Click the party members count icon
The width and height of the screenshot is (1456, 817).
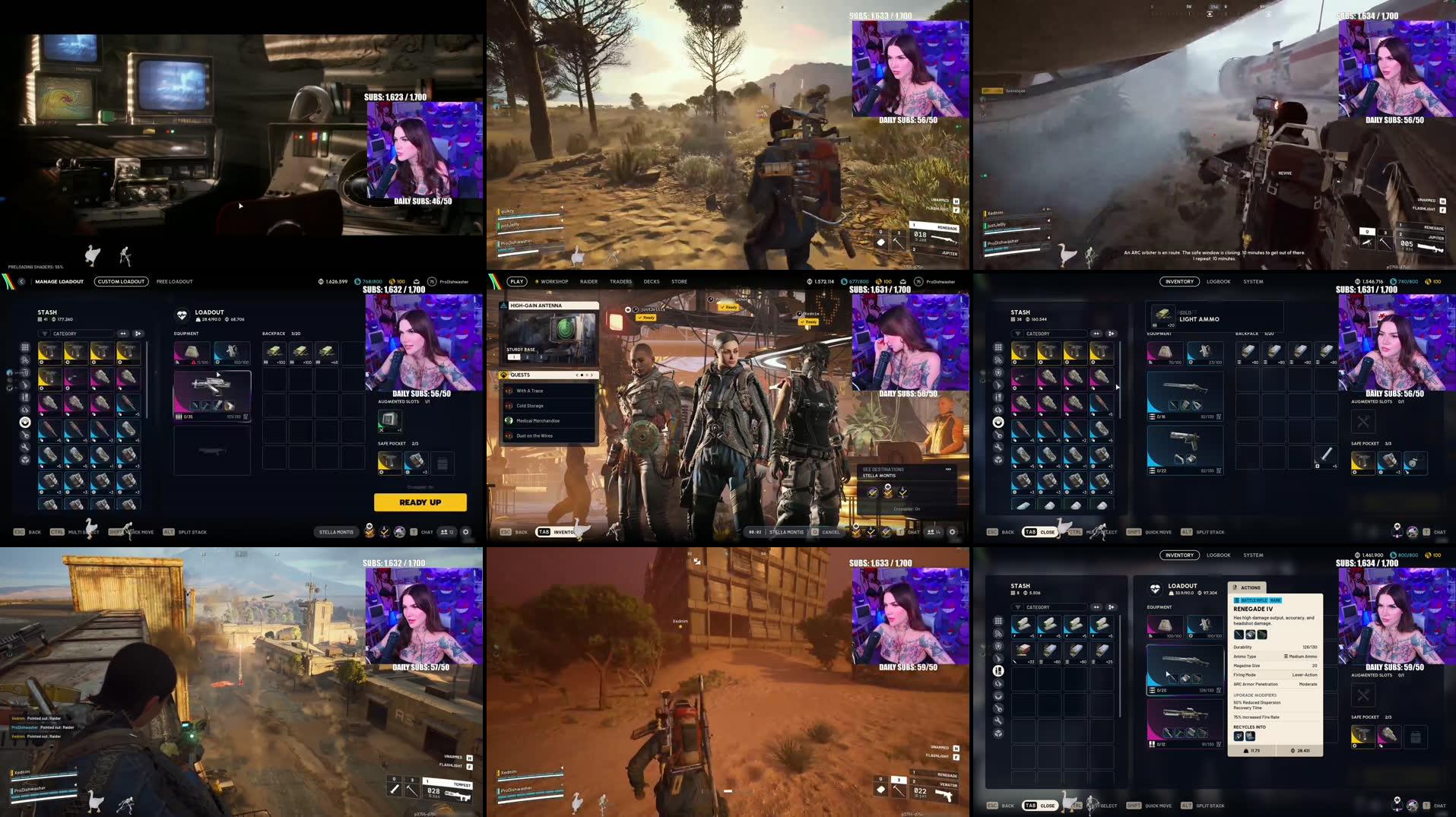[447, 532]
